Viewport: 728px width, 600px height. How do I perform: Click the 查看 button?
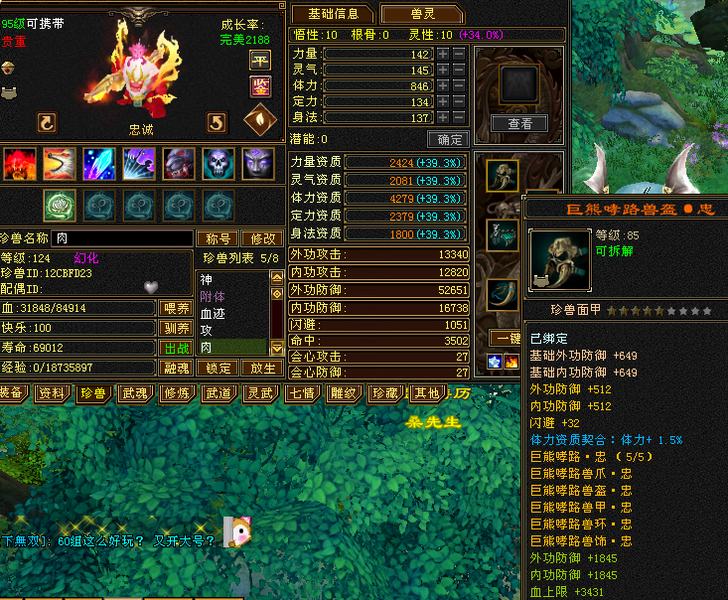[520, 124]
